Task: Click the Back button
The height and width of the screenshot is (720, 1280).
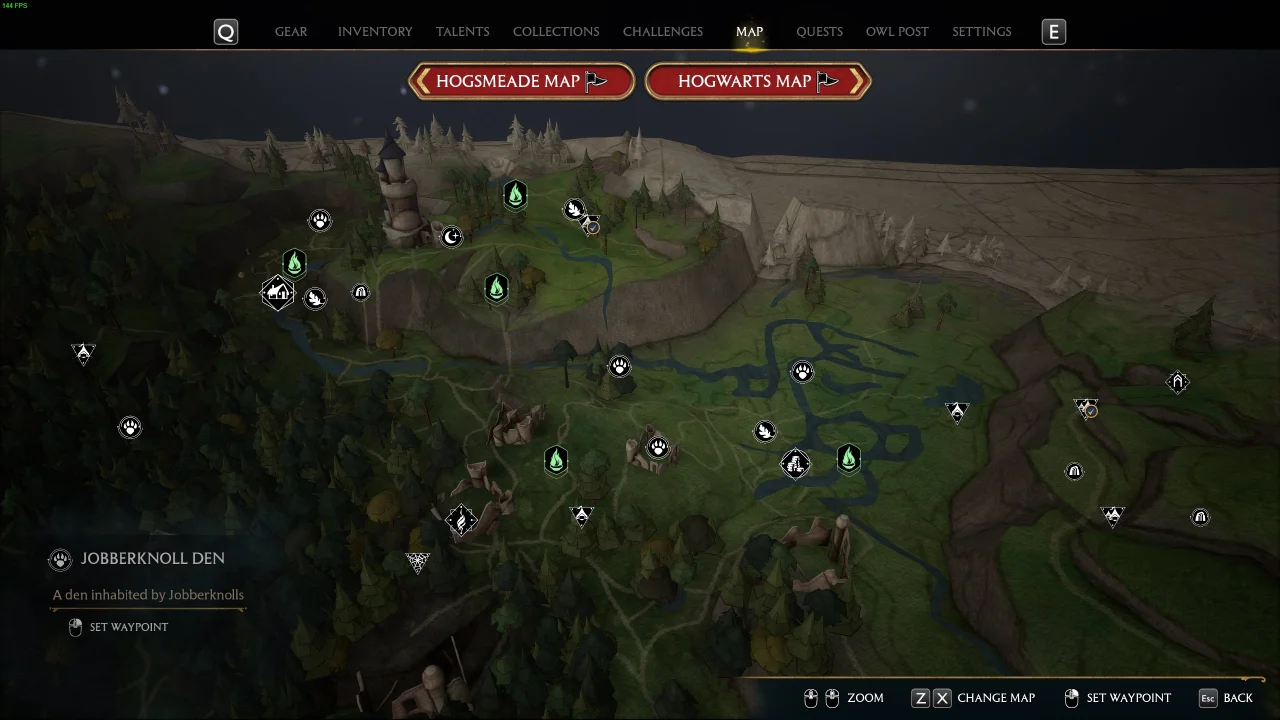Action: tap(1226, 698)
